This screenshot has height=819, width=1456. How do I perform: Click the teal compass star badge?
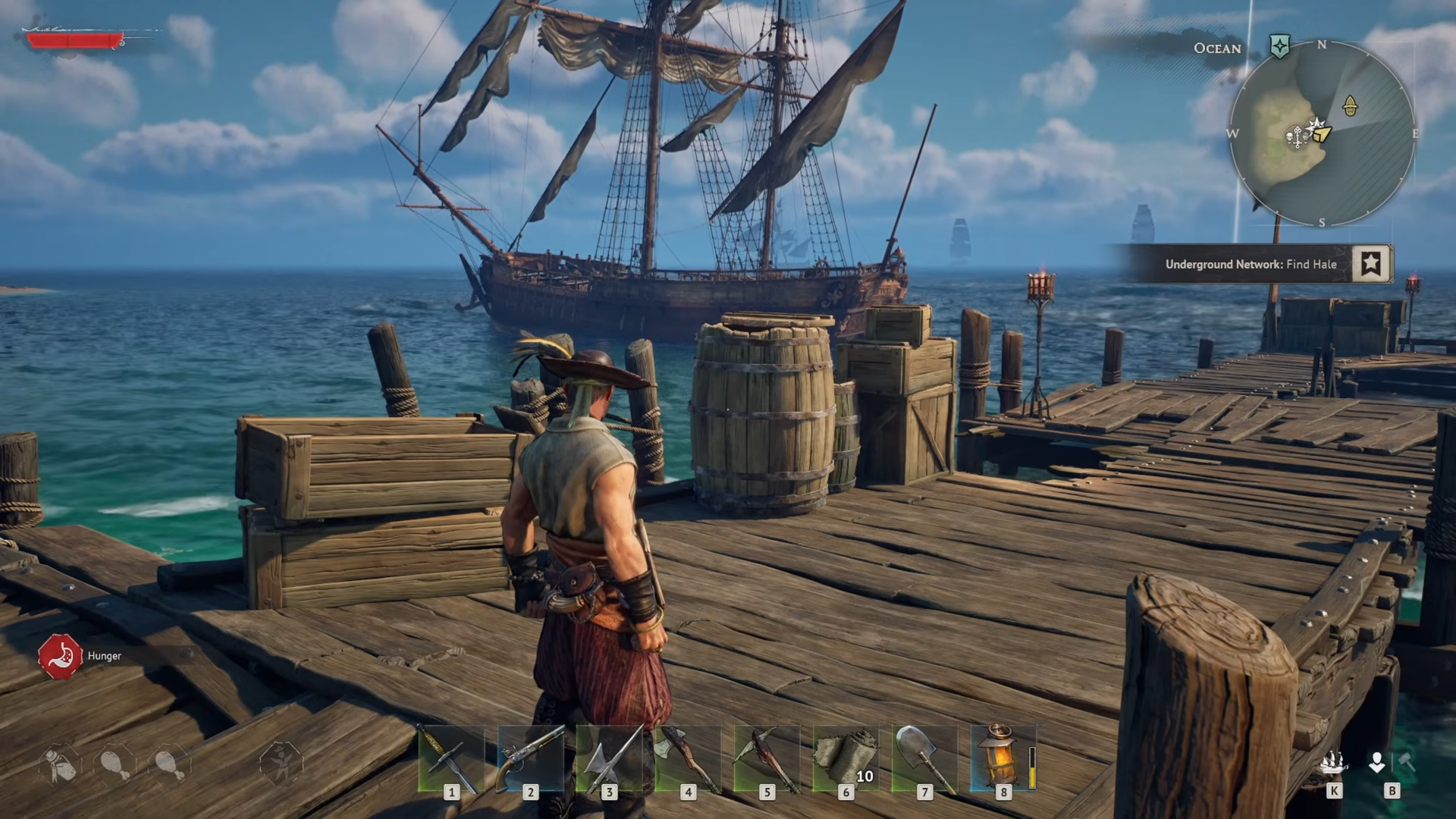(1279, 46)
